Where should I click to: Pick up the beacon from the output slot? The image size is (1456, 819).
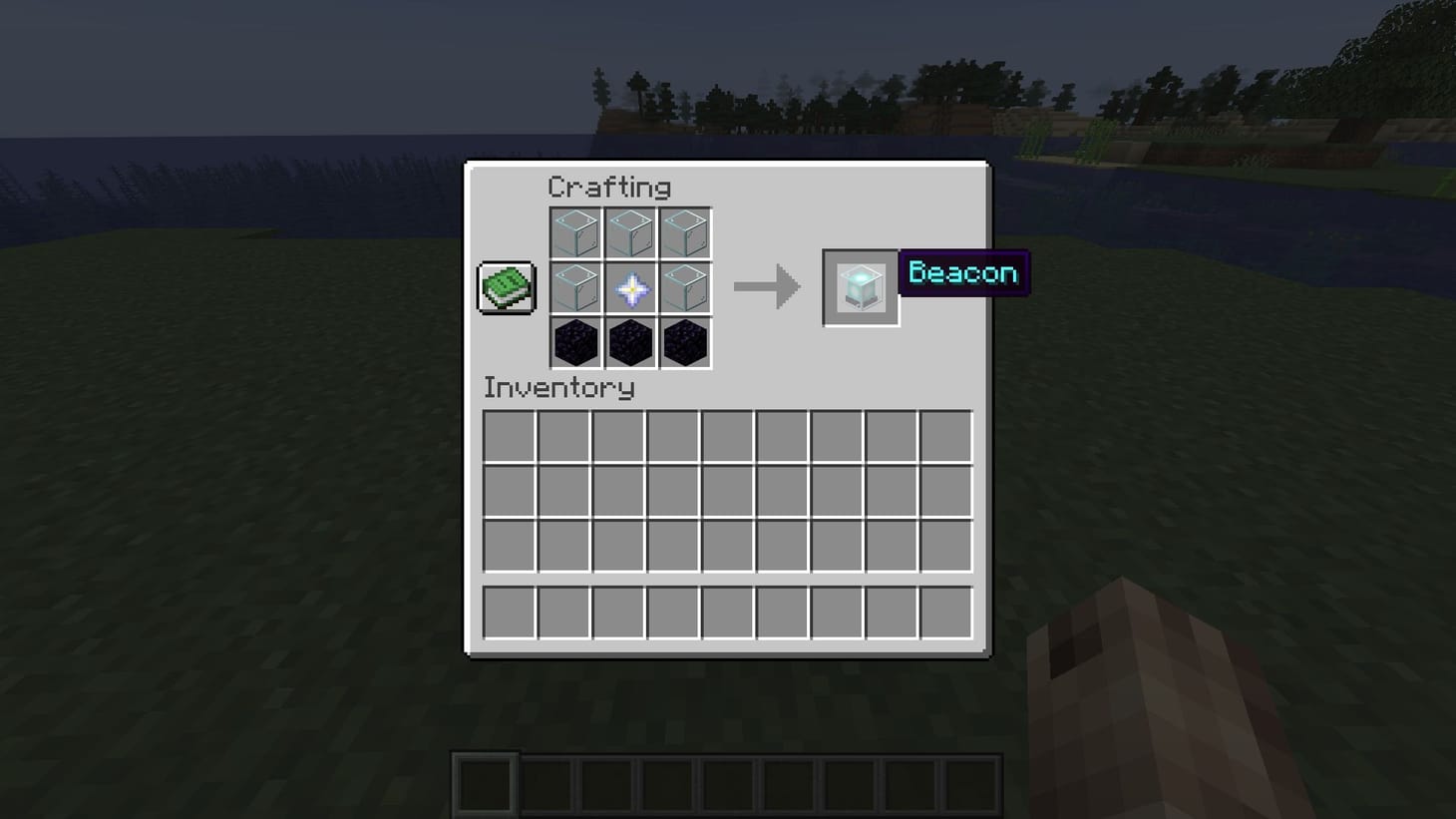[860, 287]
